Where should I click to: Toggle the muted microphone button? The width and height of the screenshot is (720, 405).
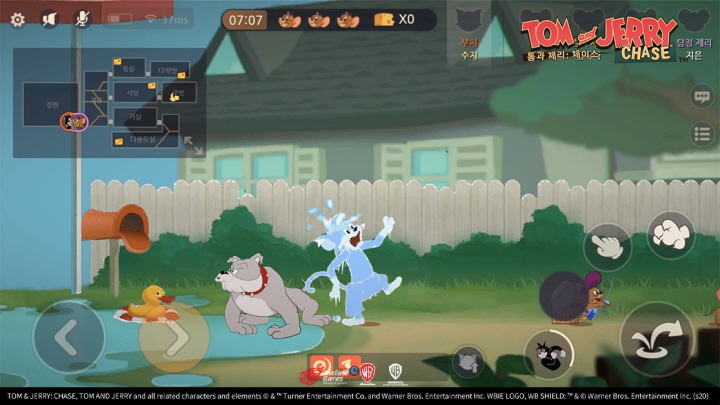pos(83,19)
